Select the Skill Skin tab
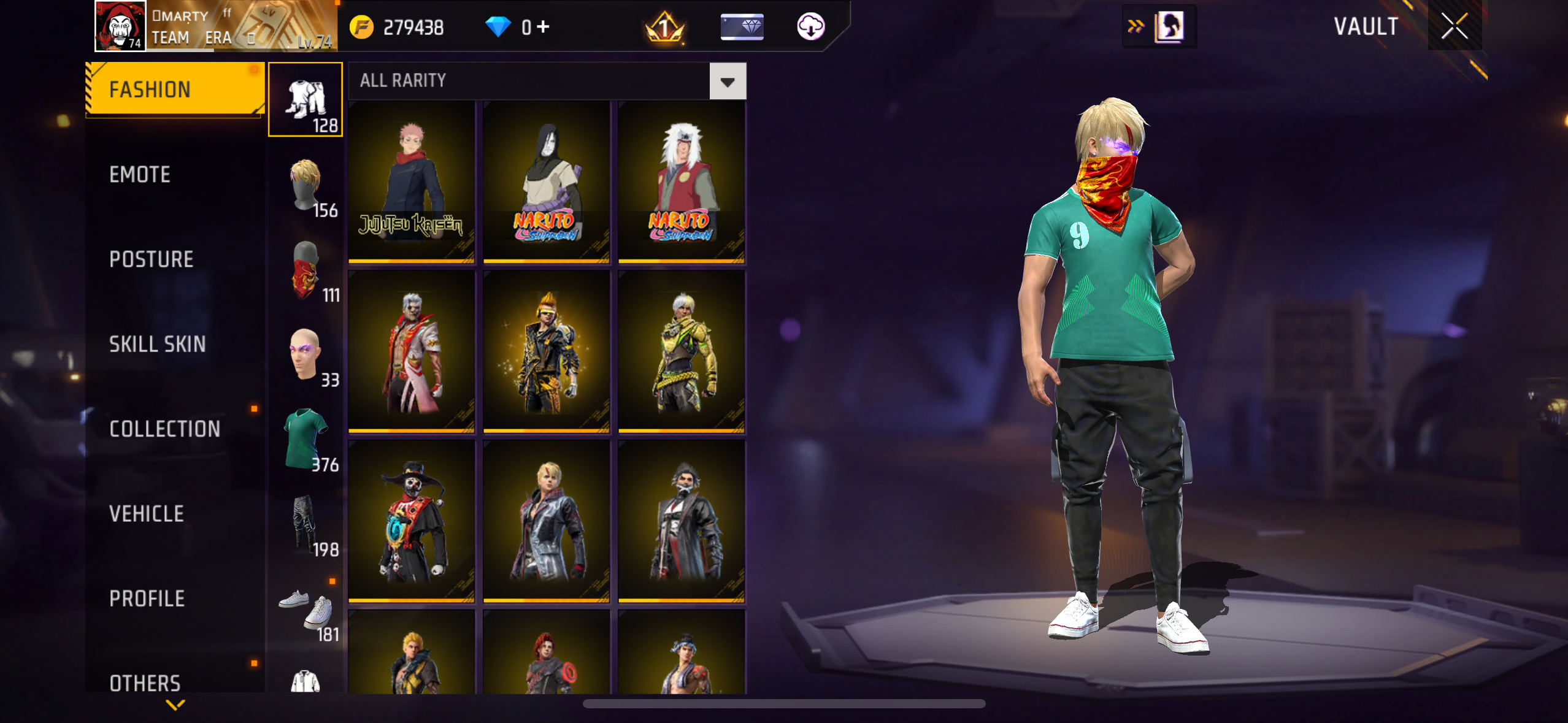 157,344
